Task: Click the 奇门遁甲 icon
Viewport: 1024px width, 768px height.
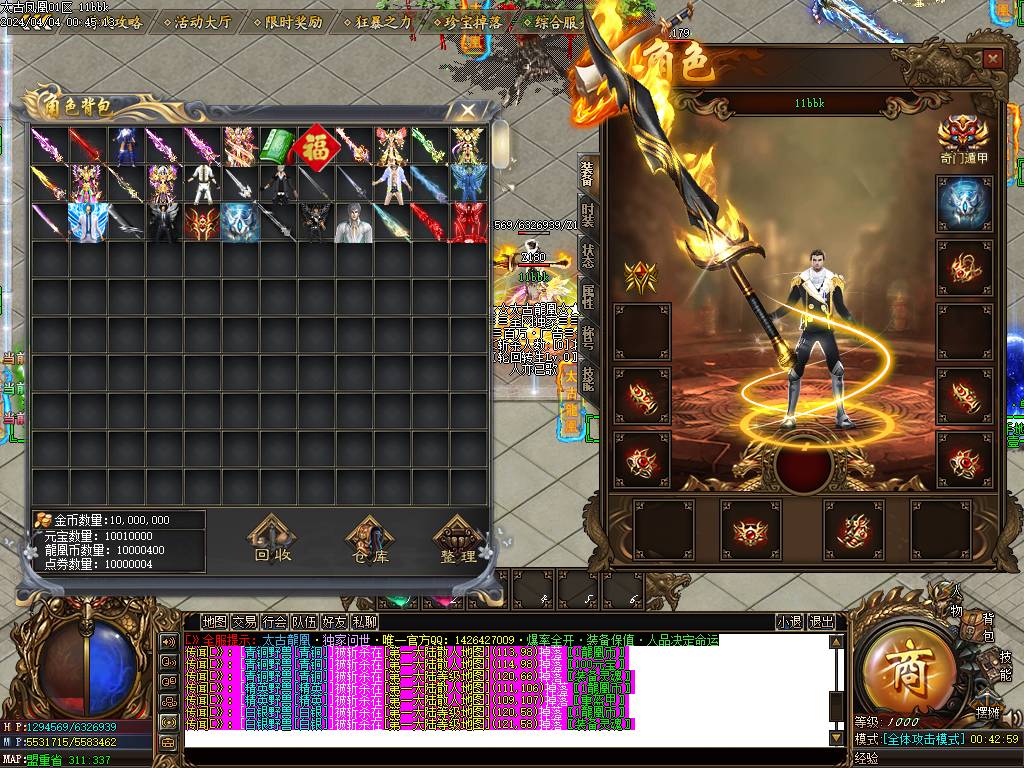Action: coord(963,136)
